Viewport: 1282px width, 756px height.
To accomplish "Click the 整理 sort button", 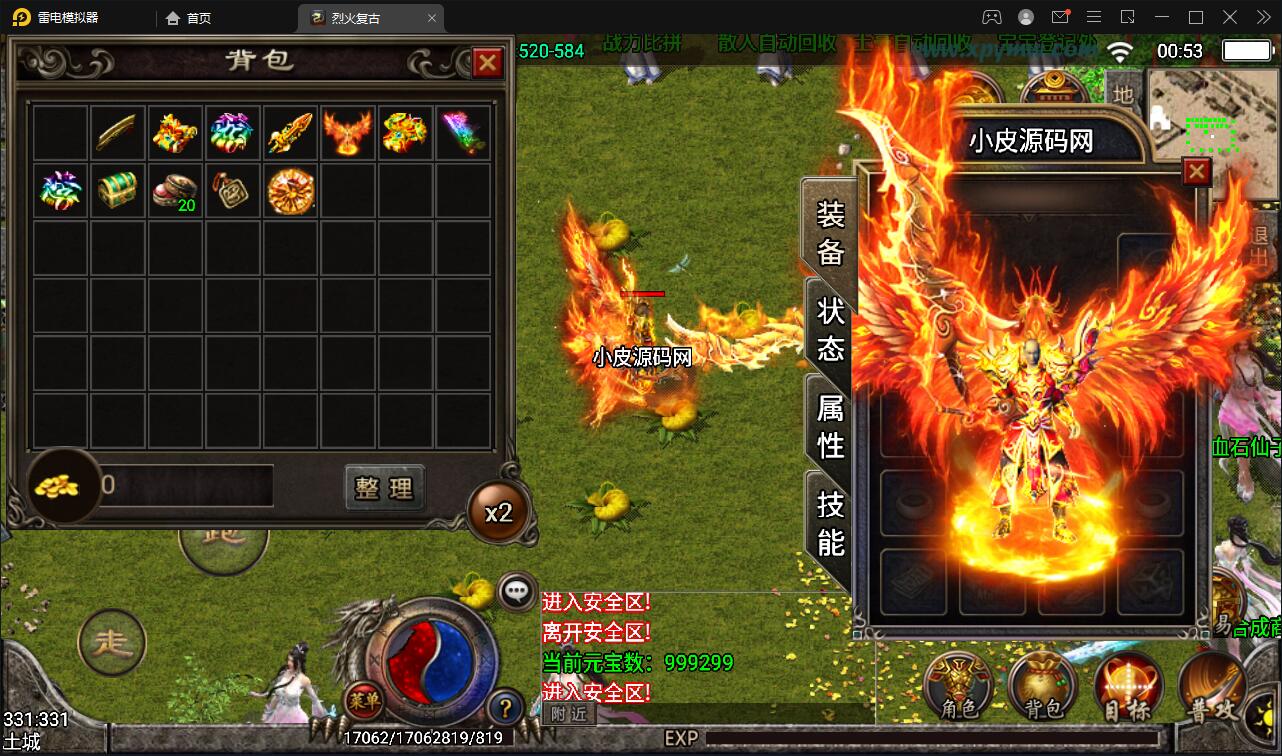I will click(384, 488).
